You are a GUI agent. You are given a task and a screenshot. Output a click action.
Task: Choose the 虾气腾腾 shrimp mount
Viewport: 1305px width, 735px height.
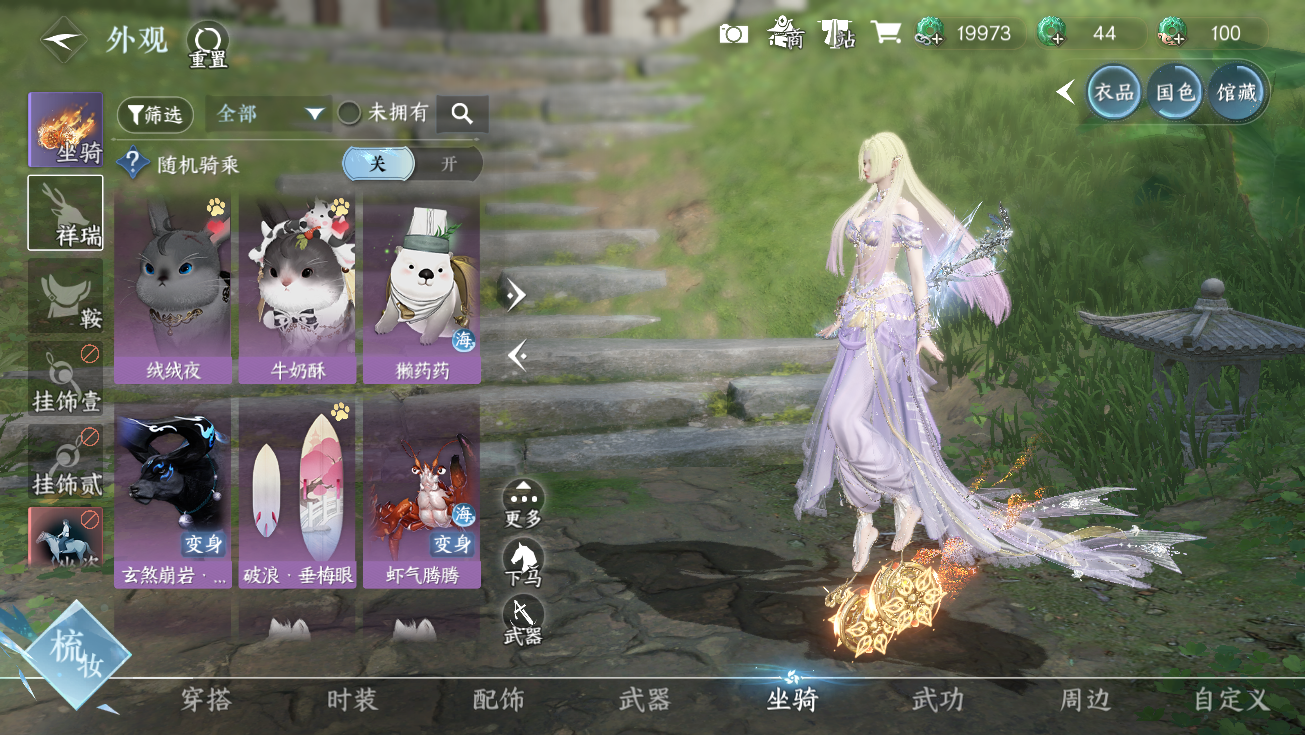(x=421, y=492)
